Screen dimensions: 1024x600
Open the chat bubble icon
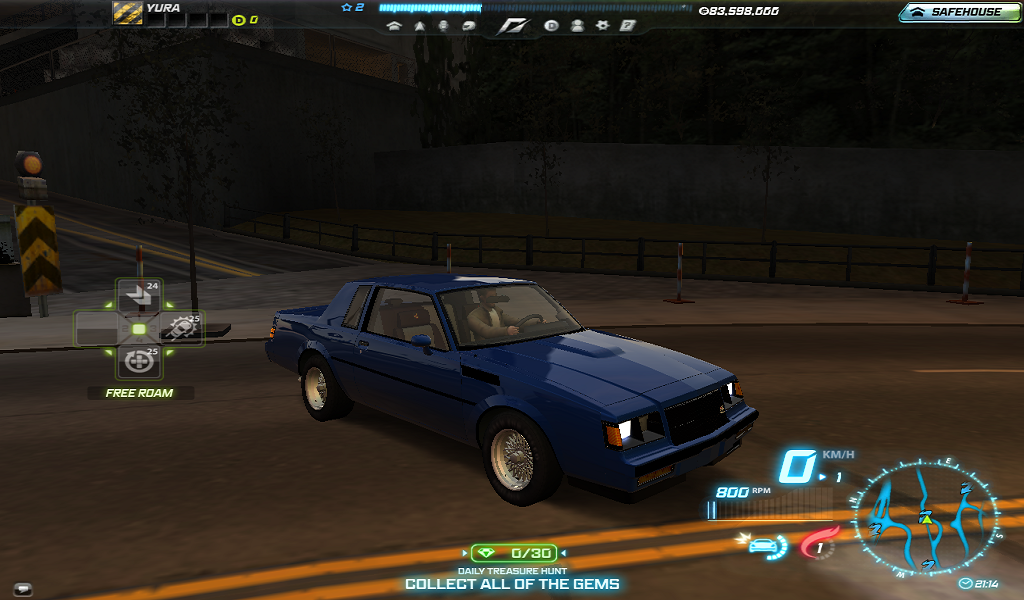click(22, 589)
